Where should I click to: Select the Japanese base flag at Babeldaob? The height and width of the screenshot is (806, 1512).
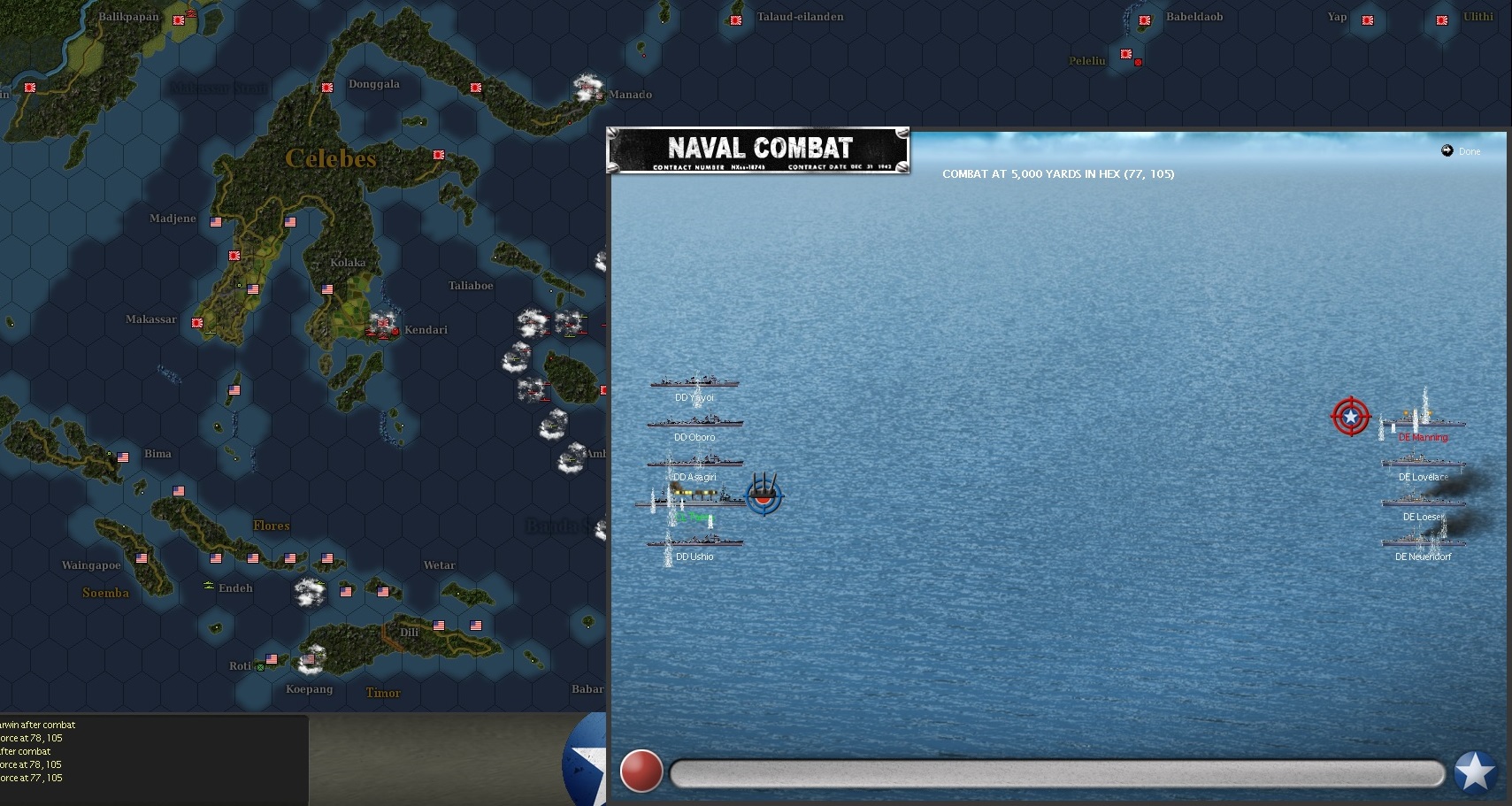pos(1145,19)
